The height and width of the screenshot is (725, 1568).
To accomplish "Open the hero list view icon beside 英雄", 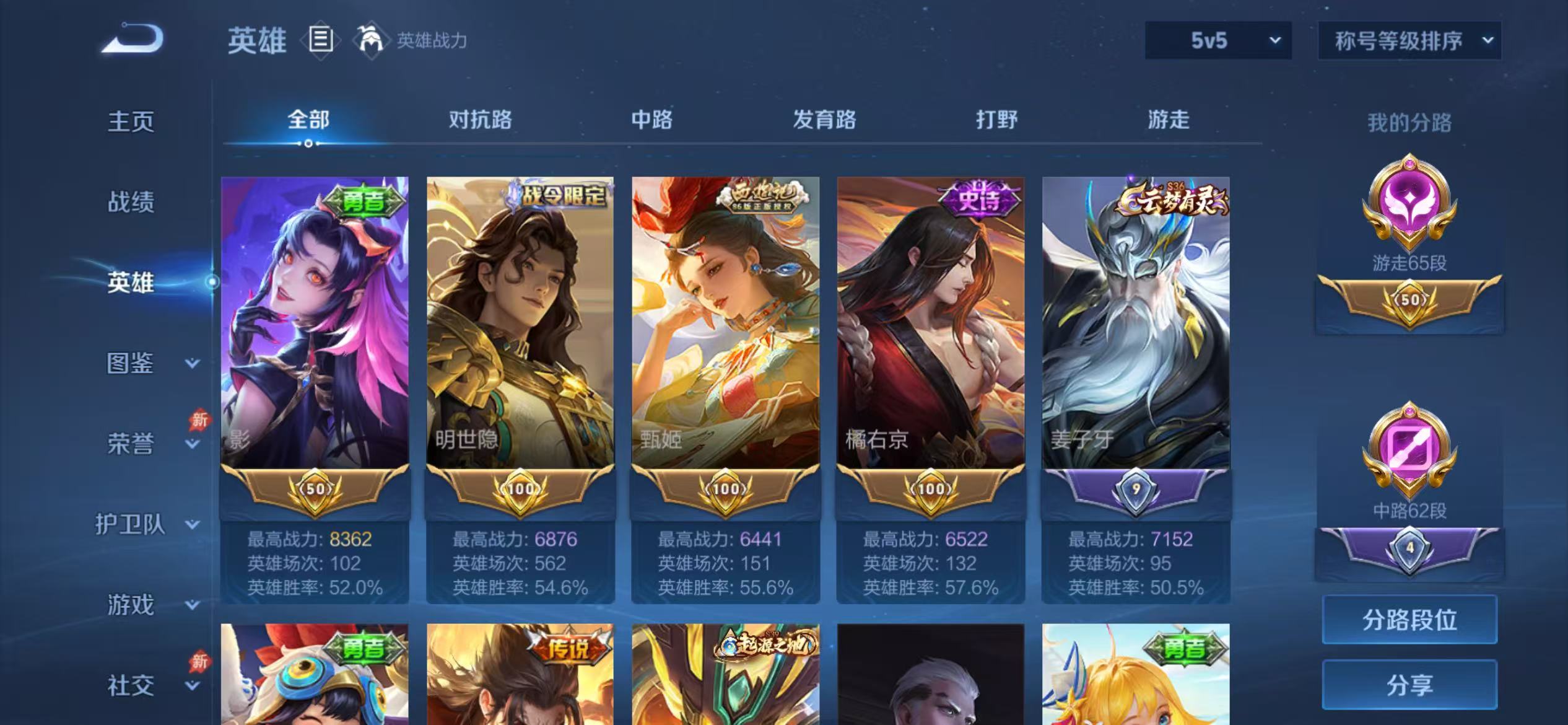I will point(321,39).
